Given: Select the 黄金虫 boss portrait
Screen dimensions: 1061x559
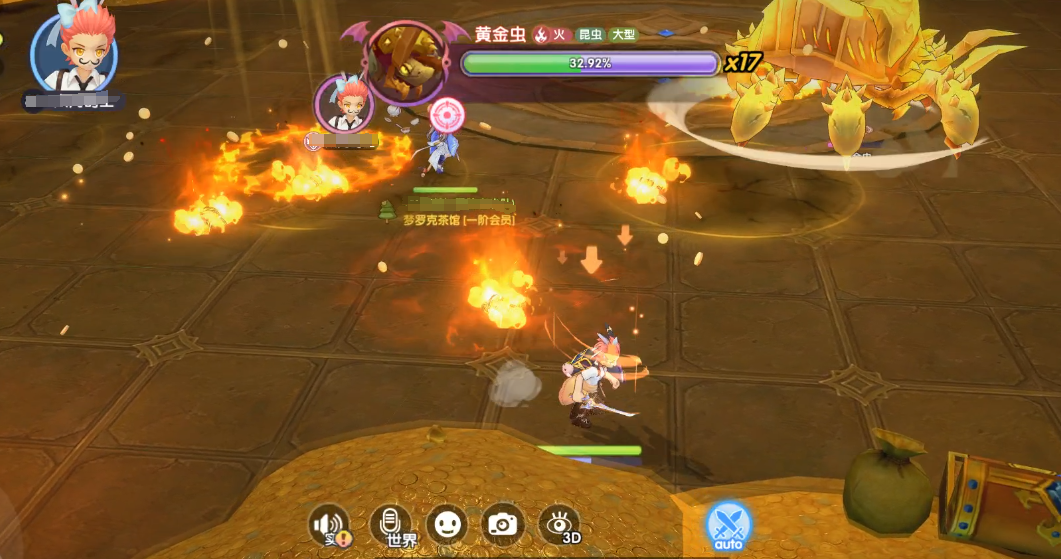Looking at the screenshot, I should point(405,62).
